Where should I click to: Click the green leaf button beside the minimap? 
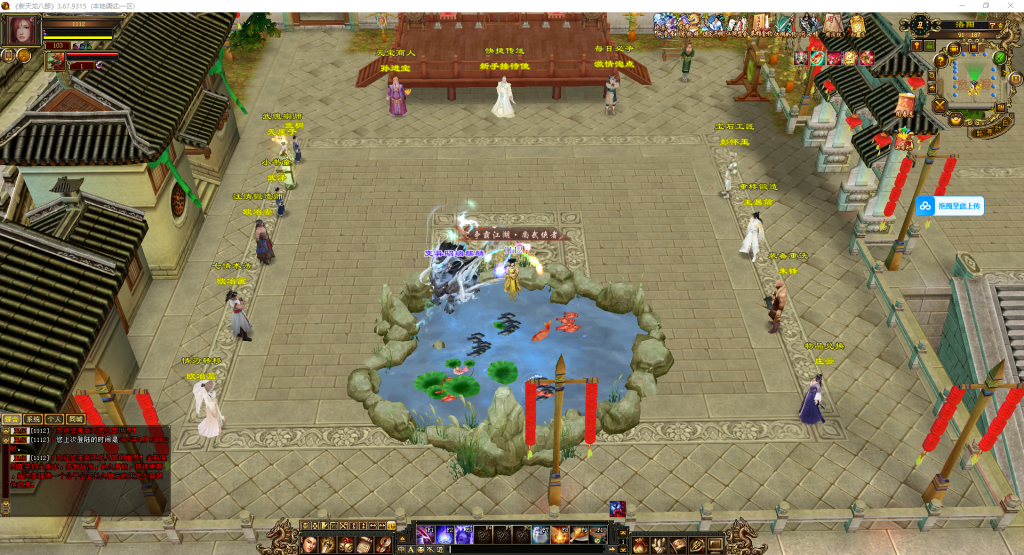999,58
